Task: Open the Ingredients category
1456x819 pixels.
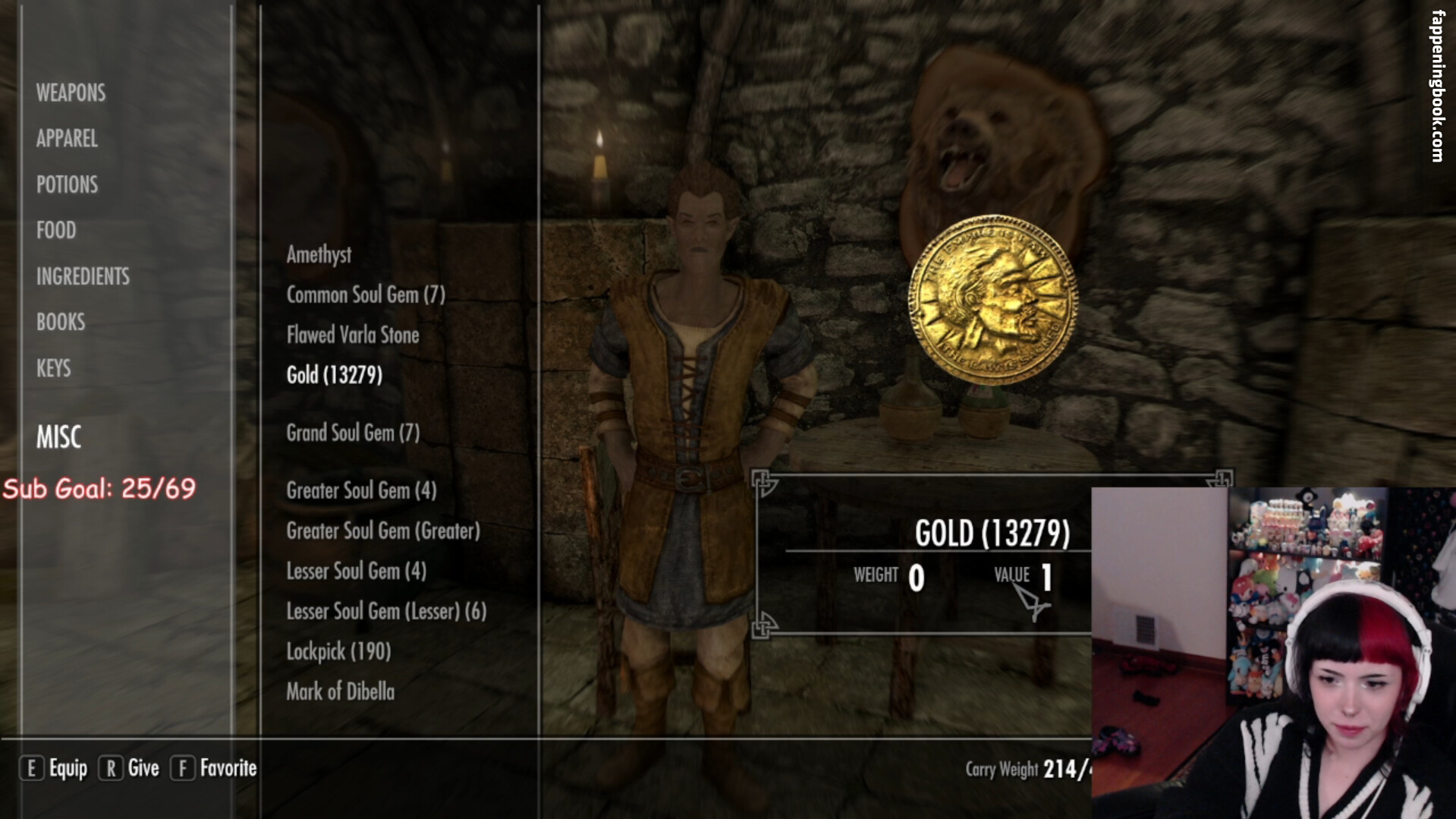Action: 83,276
